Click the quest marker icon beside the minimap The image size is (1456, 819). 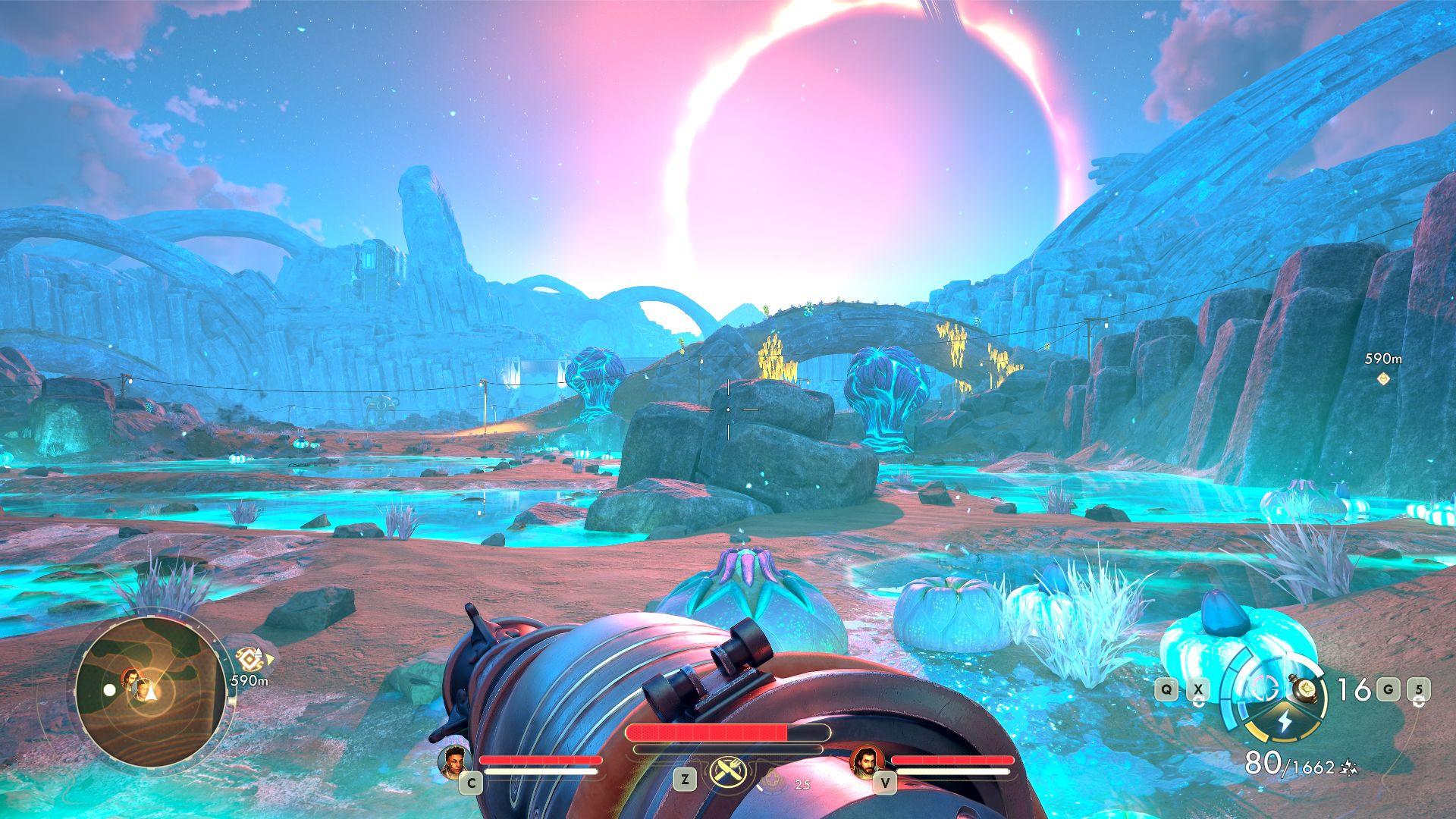(x=249, y=658)
